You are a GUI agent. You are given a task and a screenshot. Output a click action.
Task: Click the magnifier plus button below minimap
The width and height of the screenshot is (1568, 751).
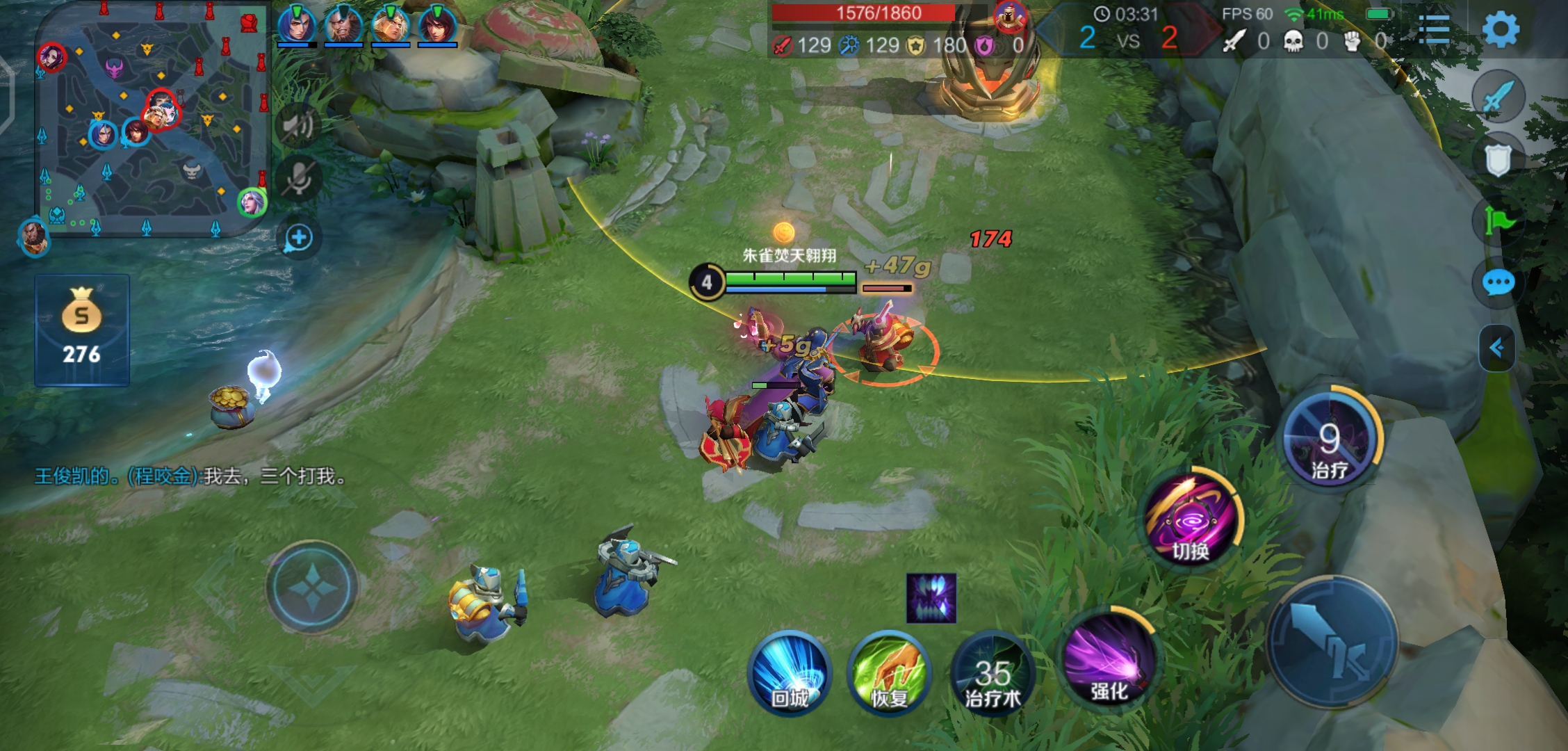(299, 238)
